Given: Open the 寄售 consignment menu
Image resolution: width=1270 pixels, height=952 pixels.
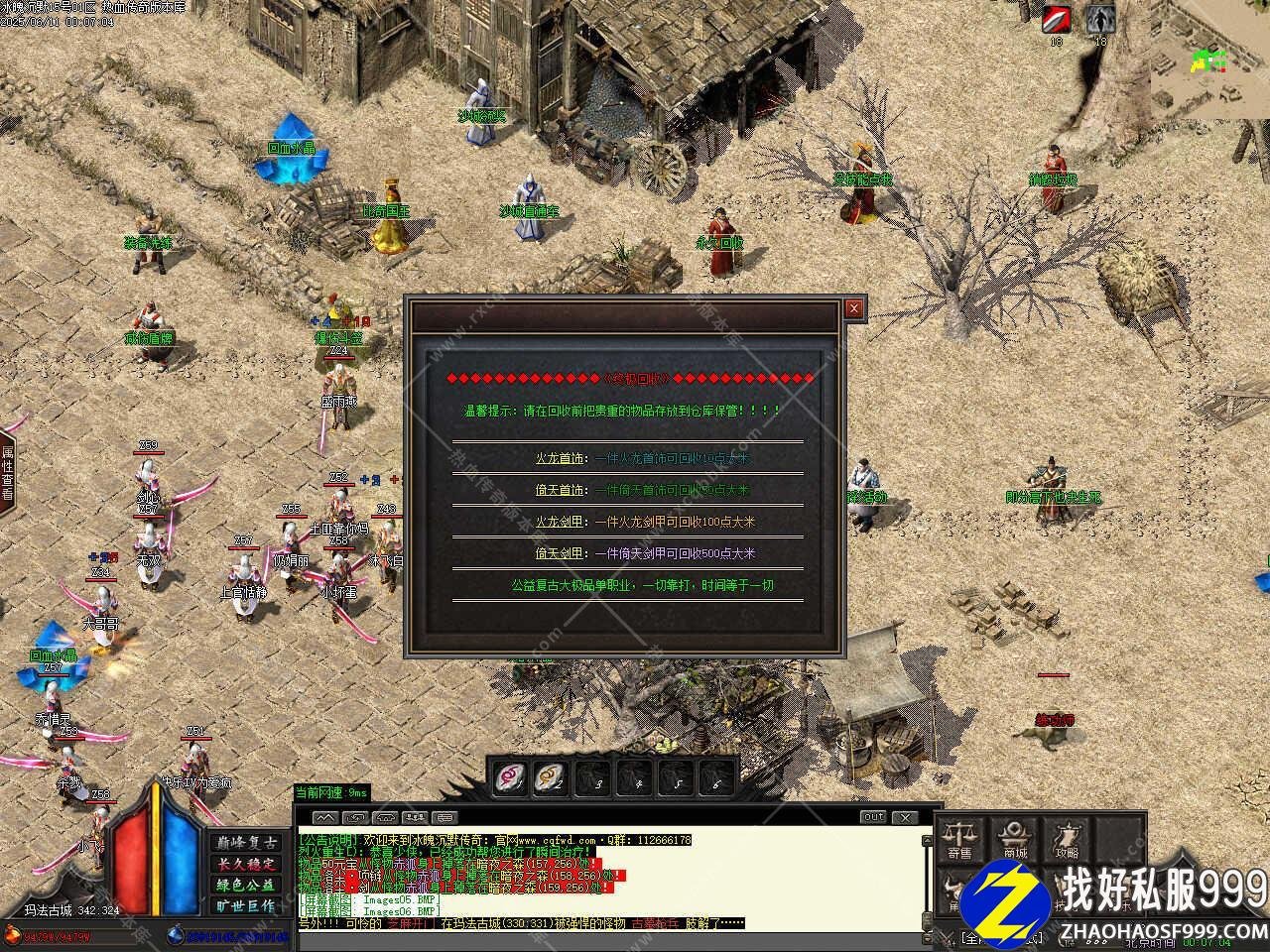Looking at the screenshot, I should (x=959, y=840).
